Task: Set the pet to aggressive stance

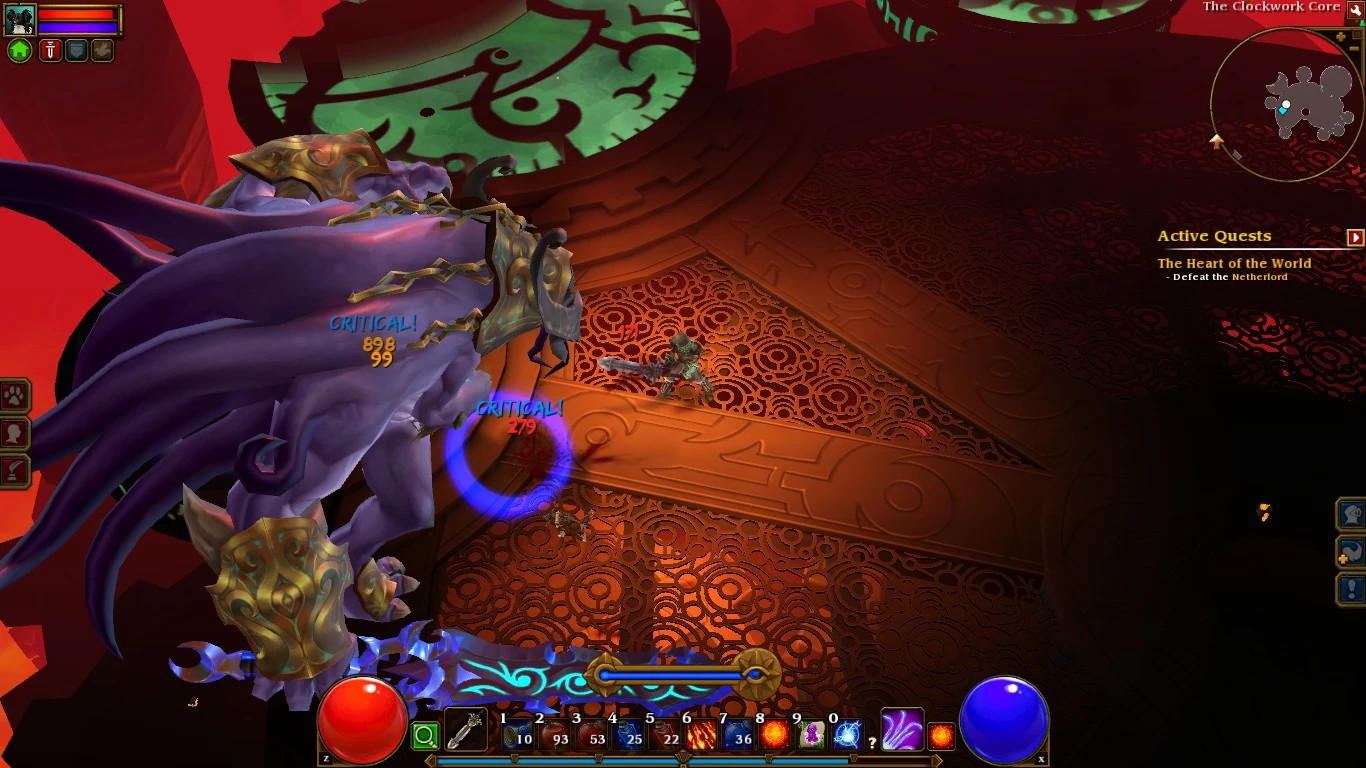Action: 50,50
